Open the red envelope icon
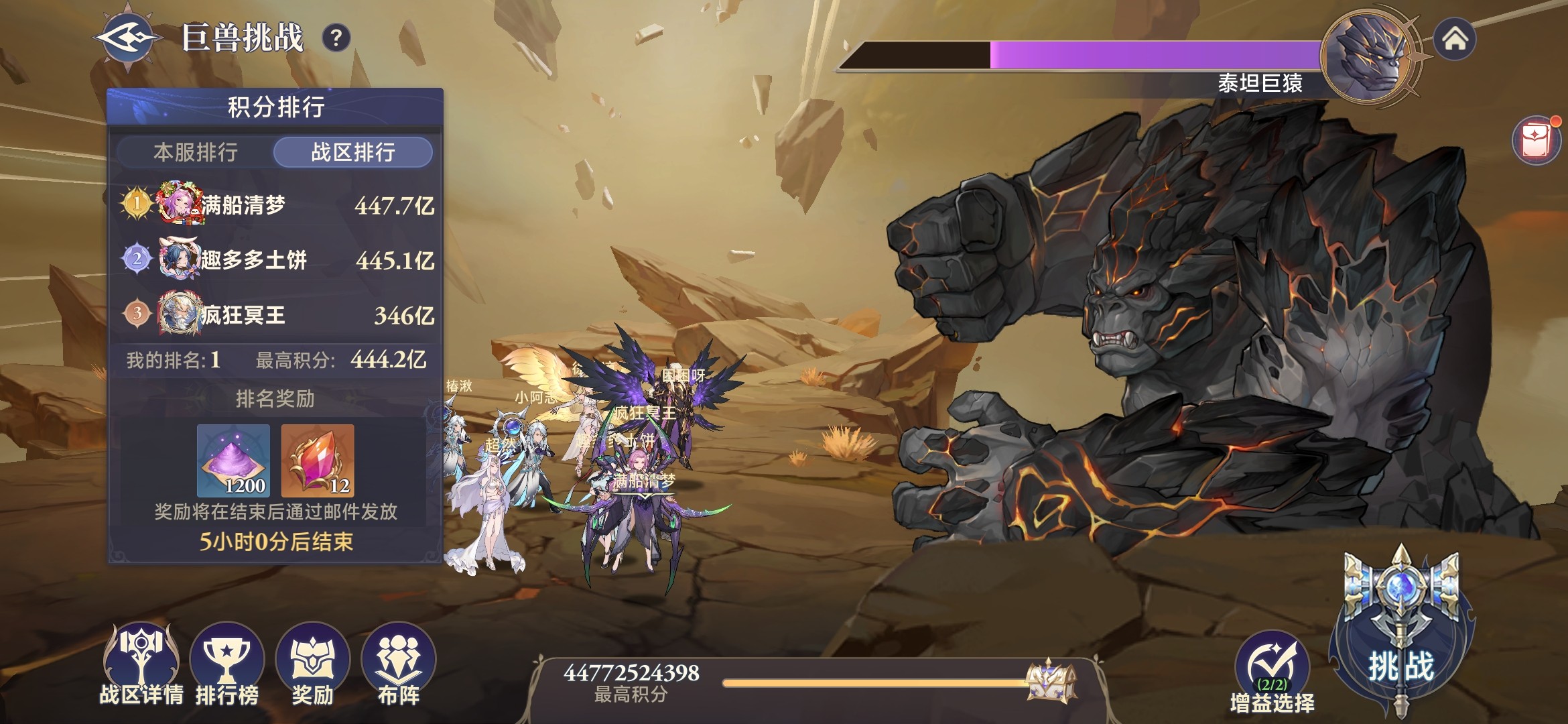Image resolution: width=1568 pixels, height=724 pixels. (x=1537, y=141)
